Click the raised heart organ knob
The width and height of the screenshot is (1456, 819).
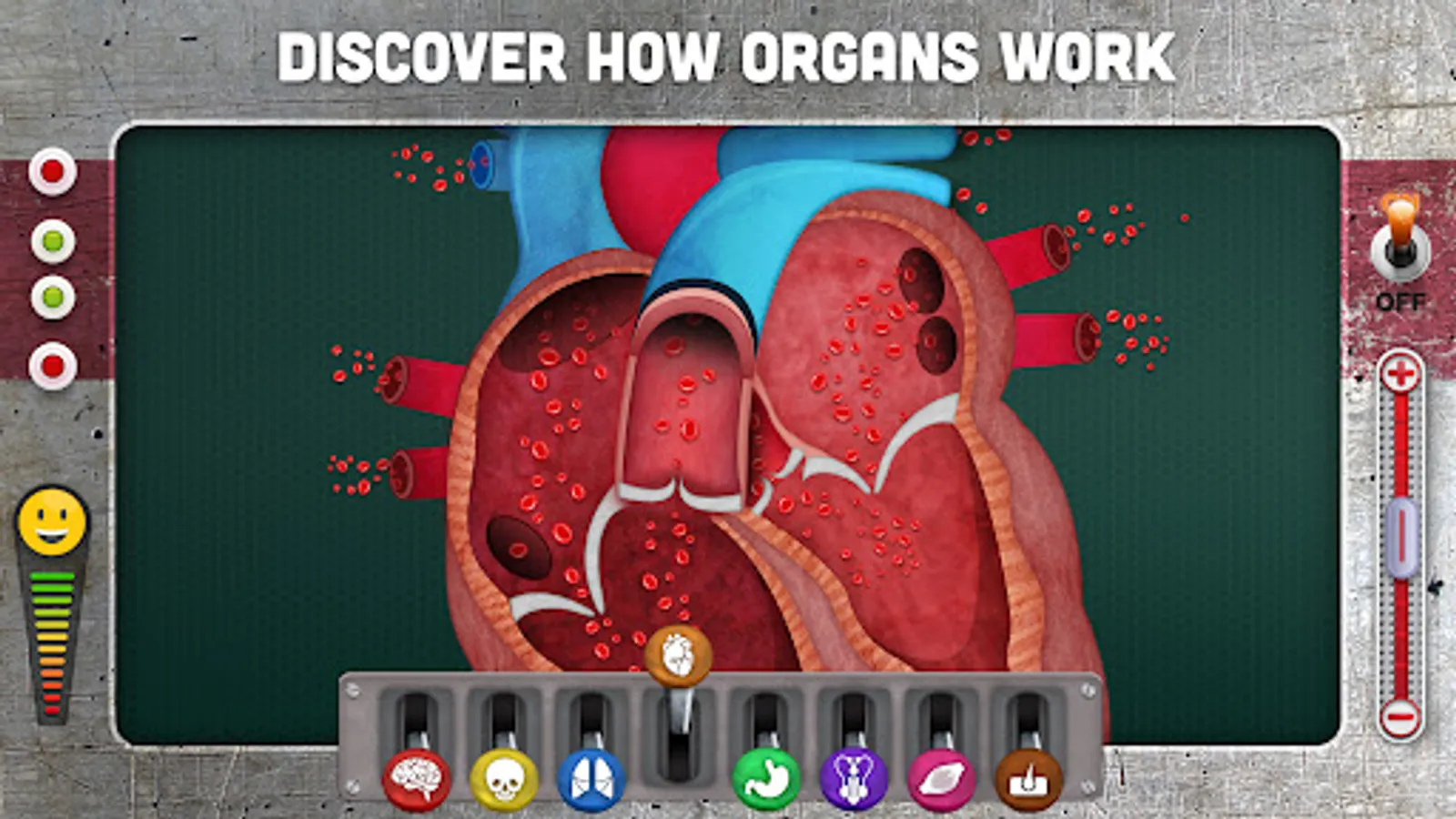(676, 658)
